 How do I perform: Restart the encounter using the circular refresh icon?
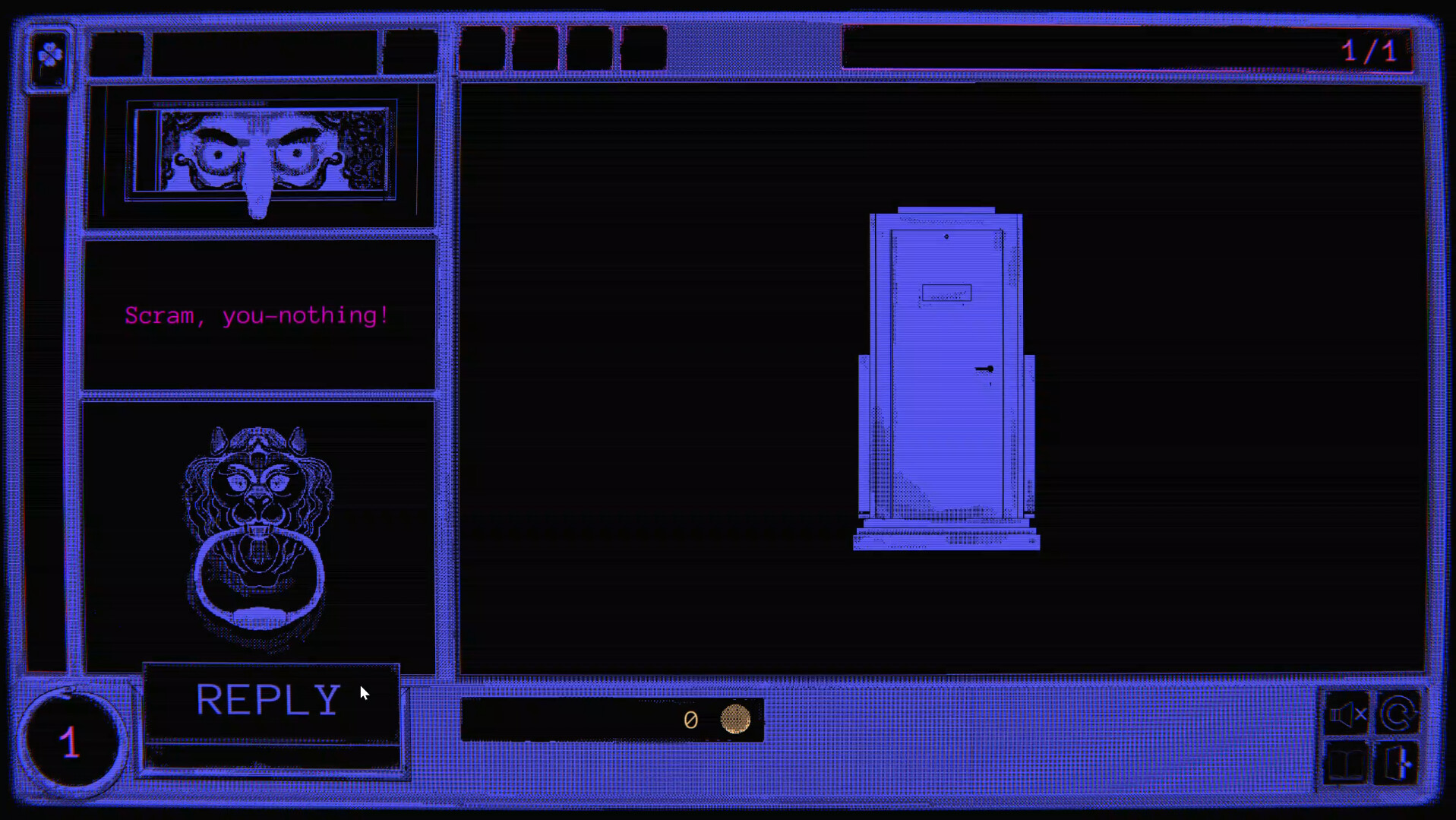point(1398,714)
